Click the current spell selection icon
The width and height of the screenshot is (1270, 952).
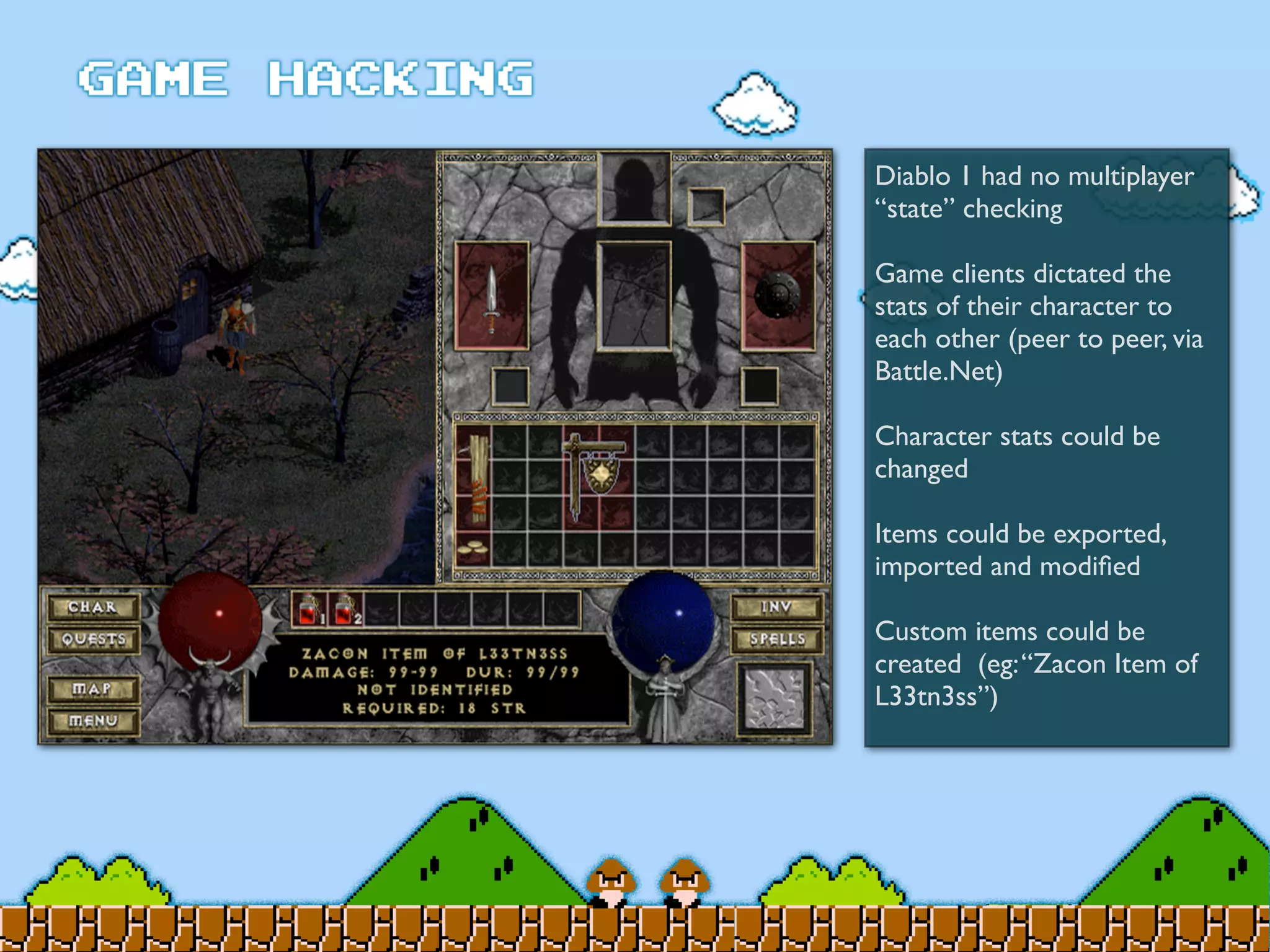pyautogui.click(x=775, y=699)
